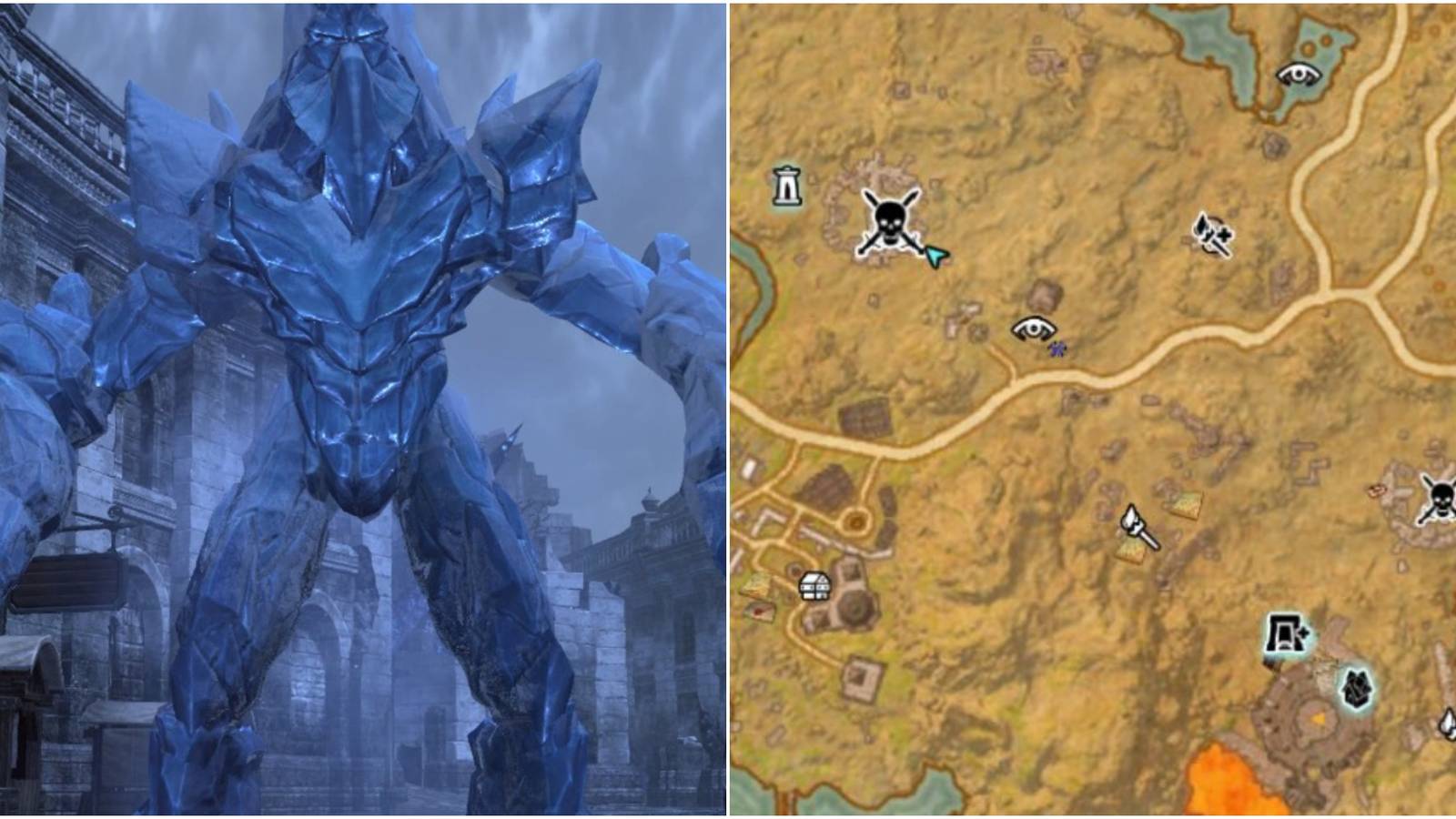Open the glowing delve gate marker bottom right

[1287, 631]
